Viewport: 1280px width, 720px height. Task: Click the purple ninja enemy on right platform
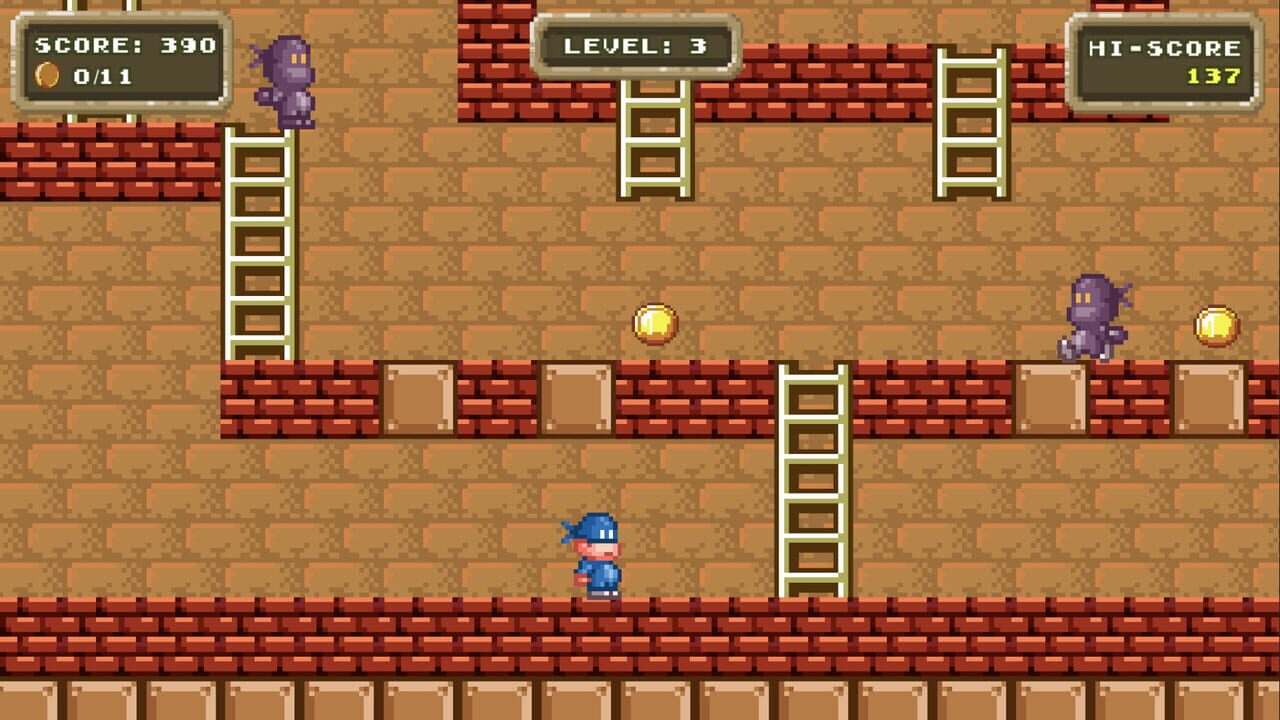tap(1092, 315)
